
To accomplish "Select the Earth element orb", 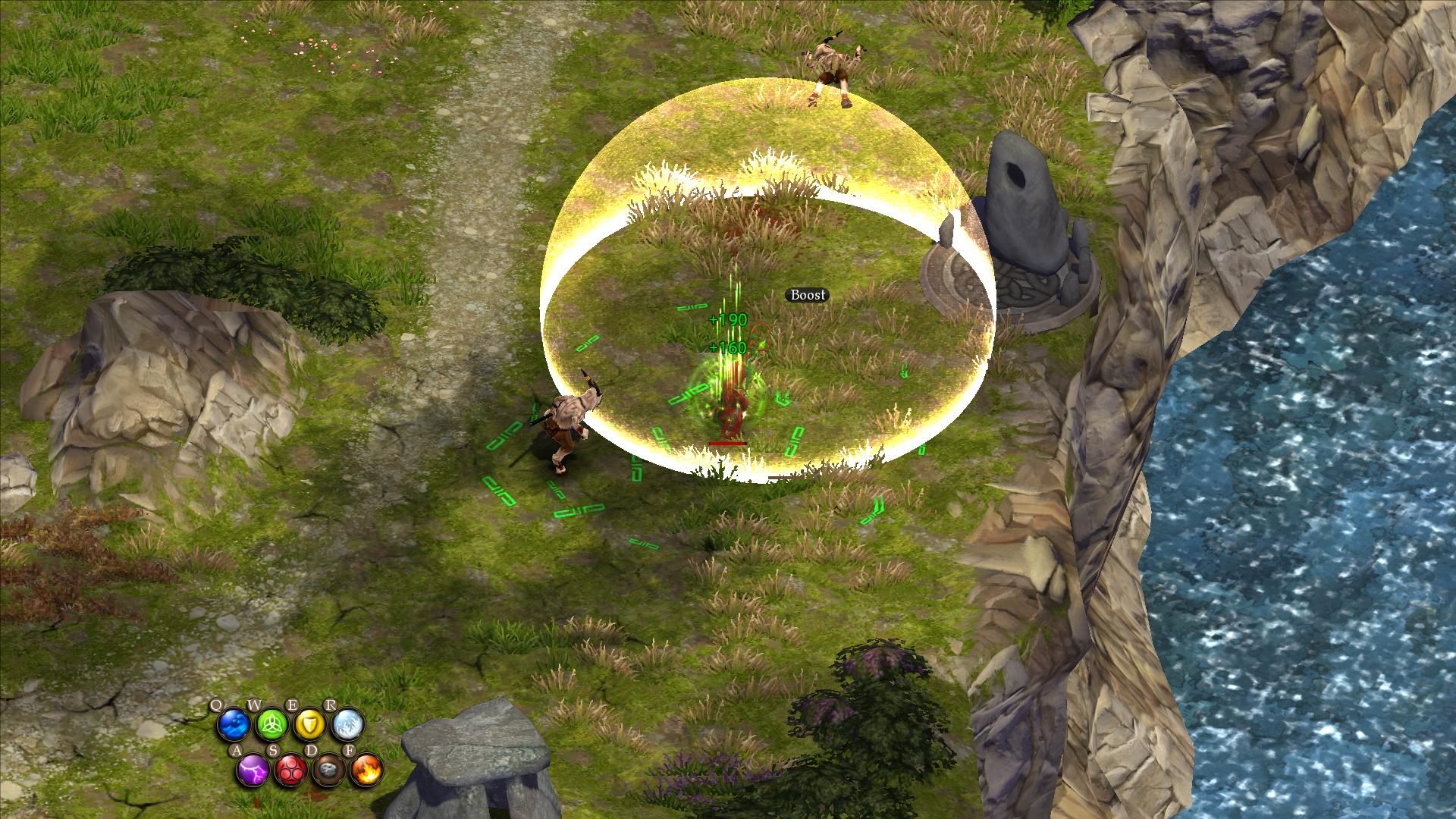I will (x=328, y=770).
